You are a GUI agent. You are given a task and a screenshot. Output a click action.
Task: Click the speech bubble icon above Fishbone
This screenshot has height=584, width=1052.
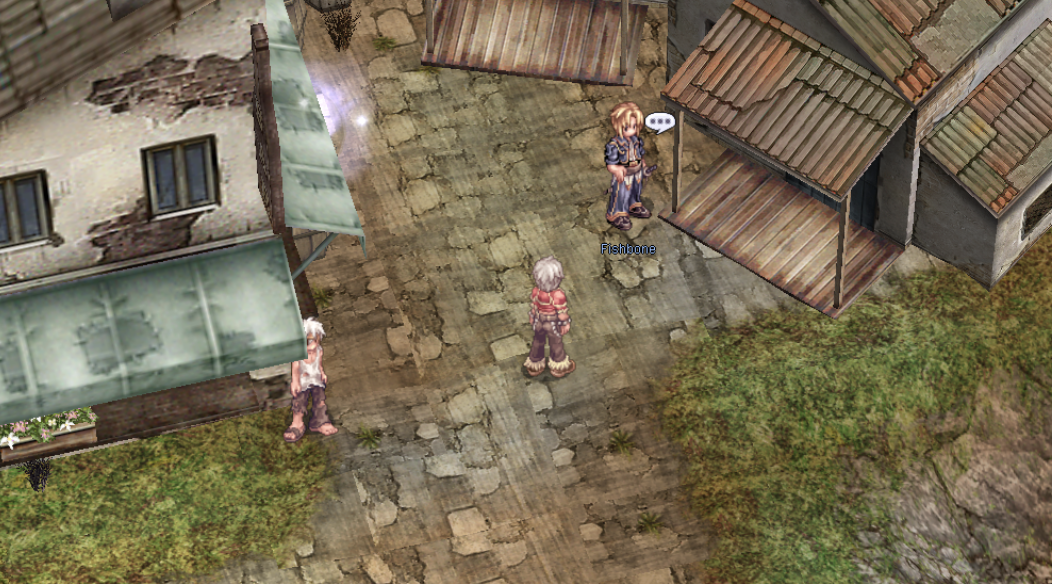point(660,123)
